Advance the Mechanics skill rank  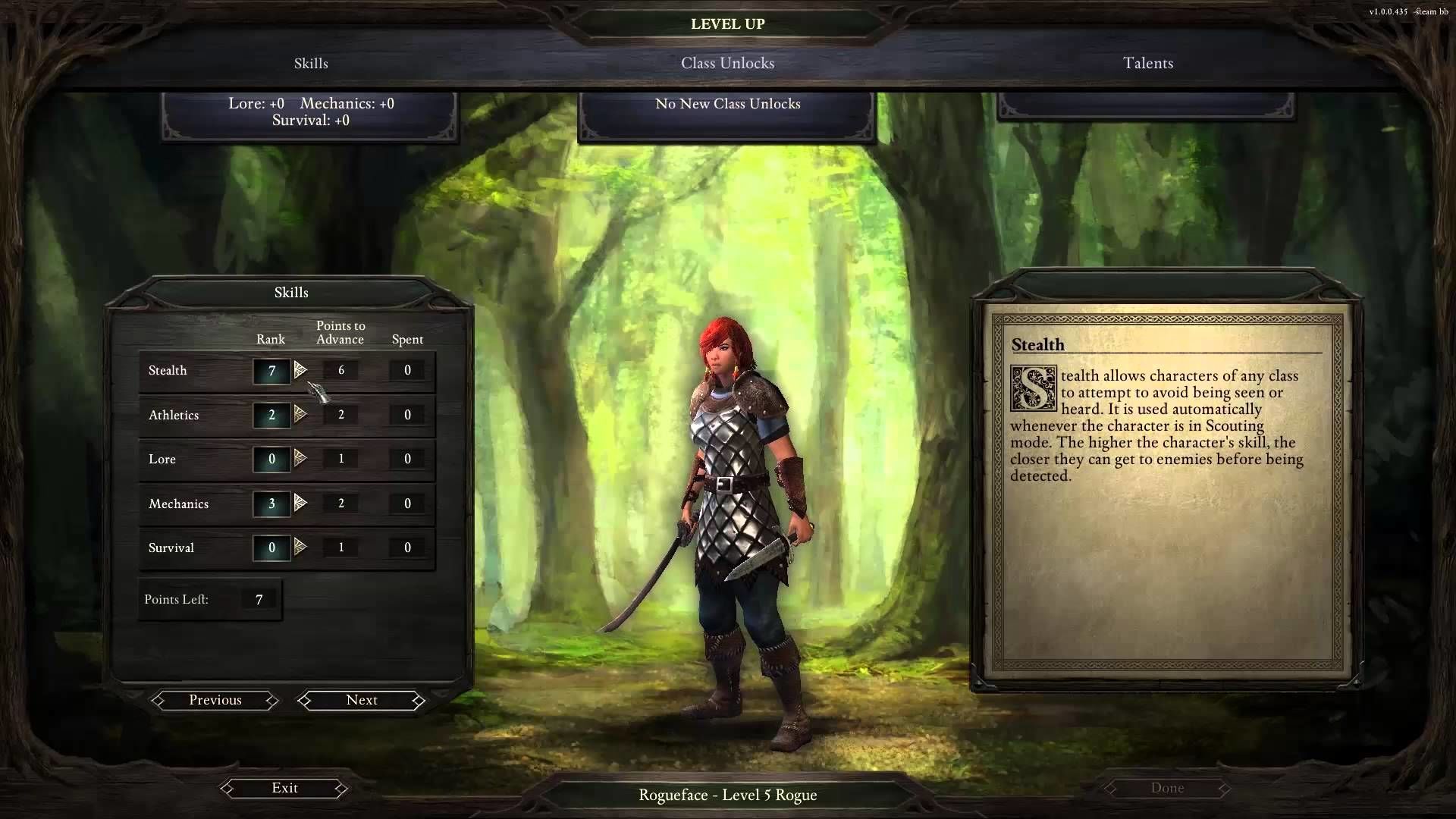coord(300,503)
